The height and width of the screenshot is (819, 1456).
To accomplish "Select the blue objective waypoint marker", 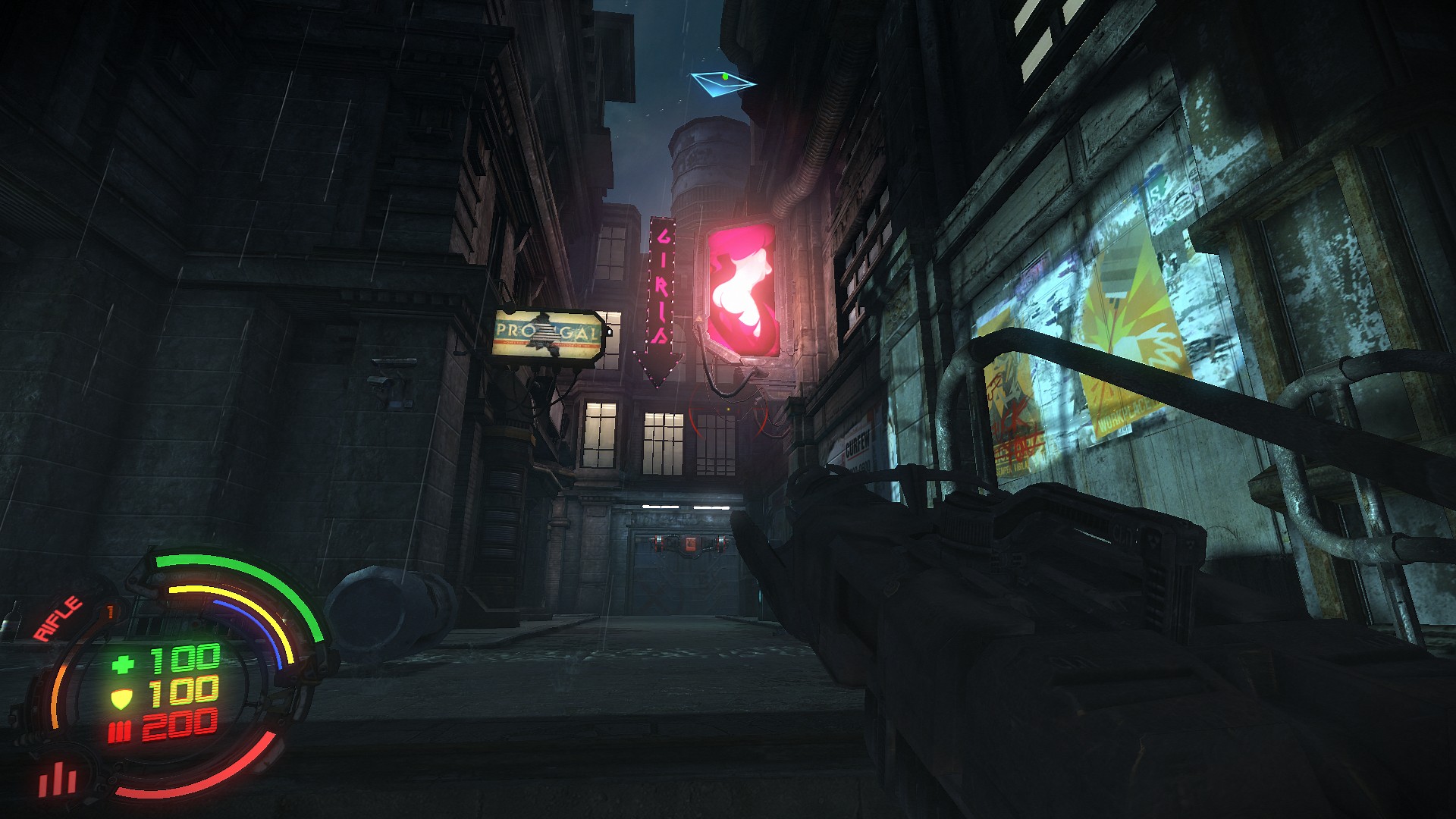I will point(722,82).
